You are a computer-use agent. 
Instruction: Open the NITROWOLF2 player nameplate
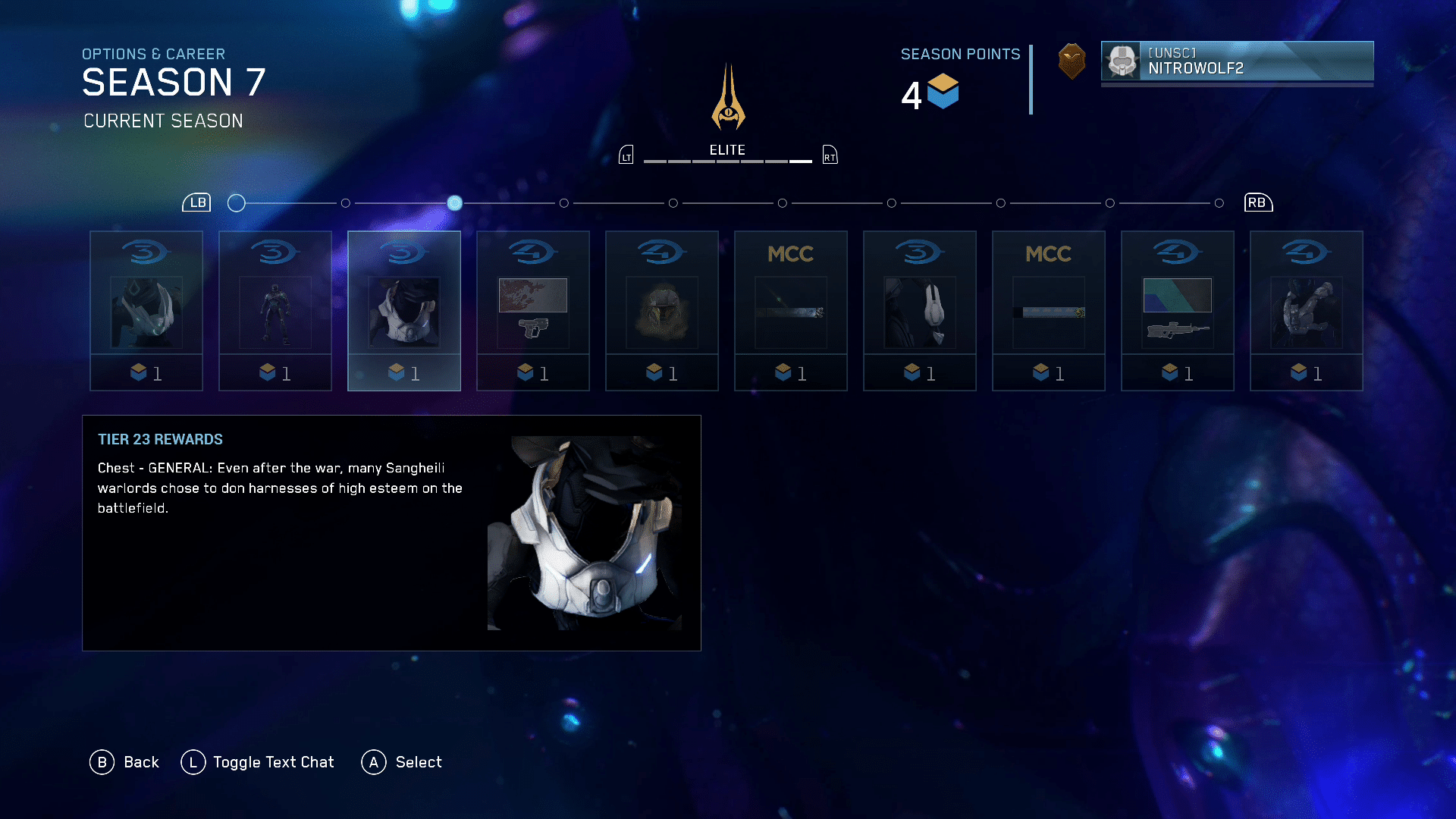[1237, 61]
